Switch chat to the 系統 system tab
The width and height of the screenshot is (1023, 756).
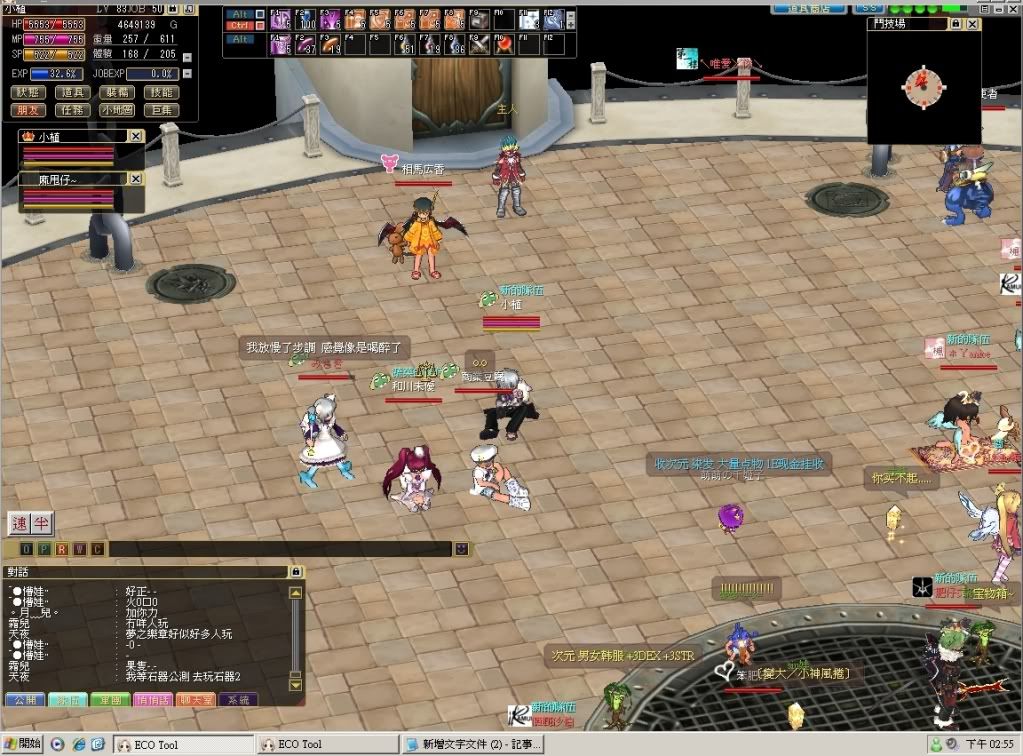pyautogui.click(x=238, y=699)
